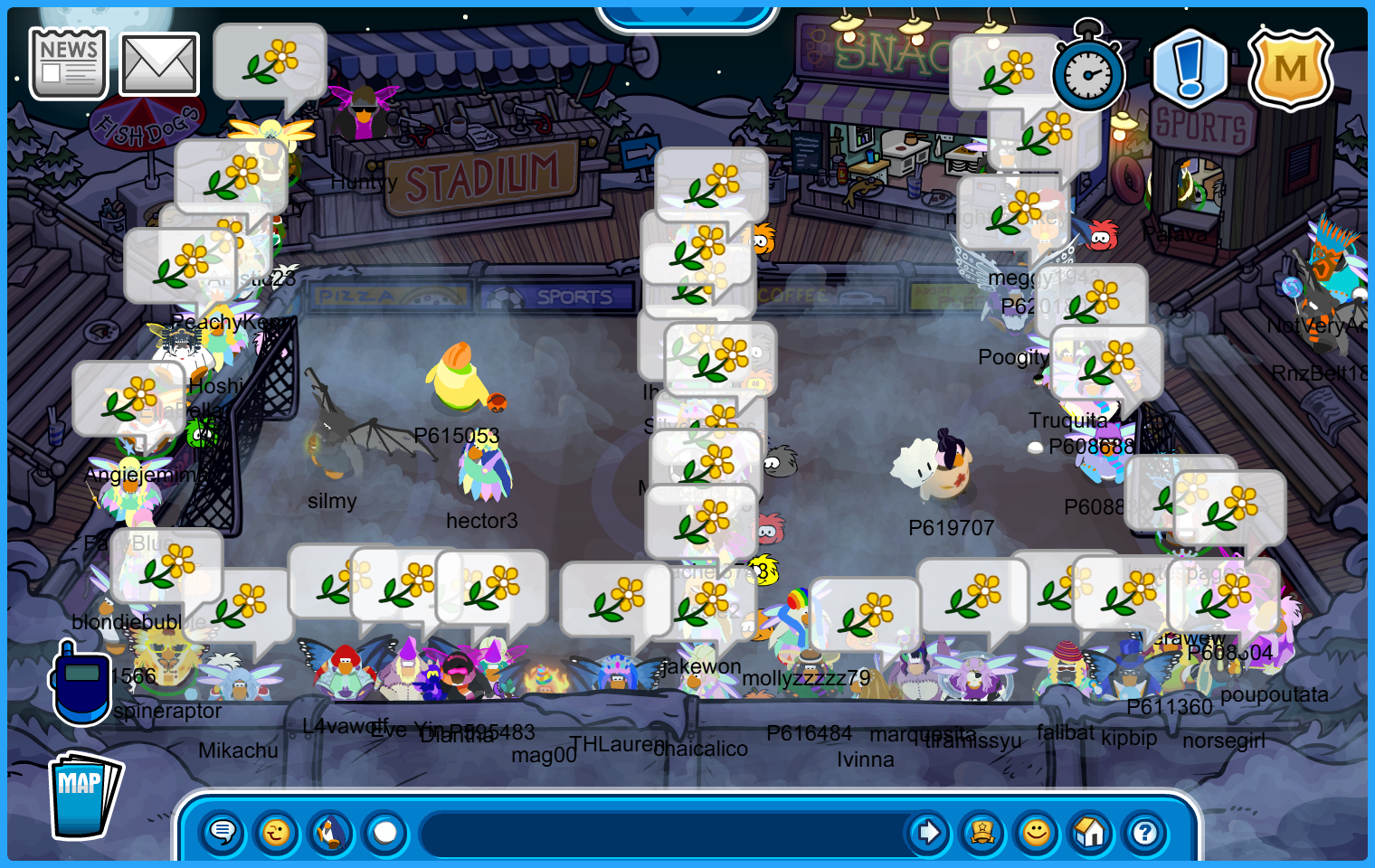Open the speech bubble safe chat menu
The height and width of the screenshot is (868, 1375).
(223, 832)
